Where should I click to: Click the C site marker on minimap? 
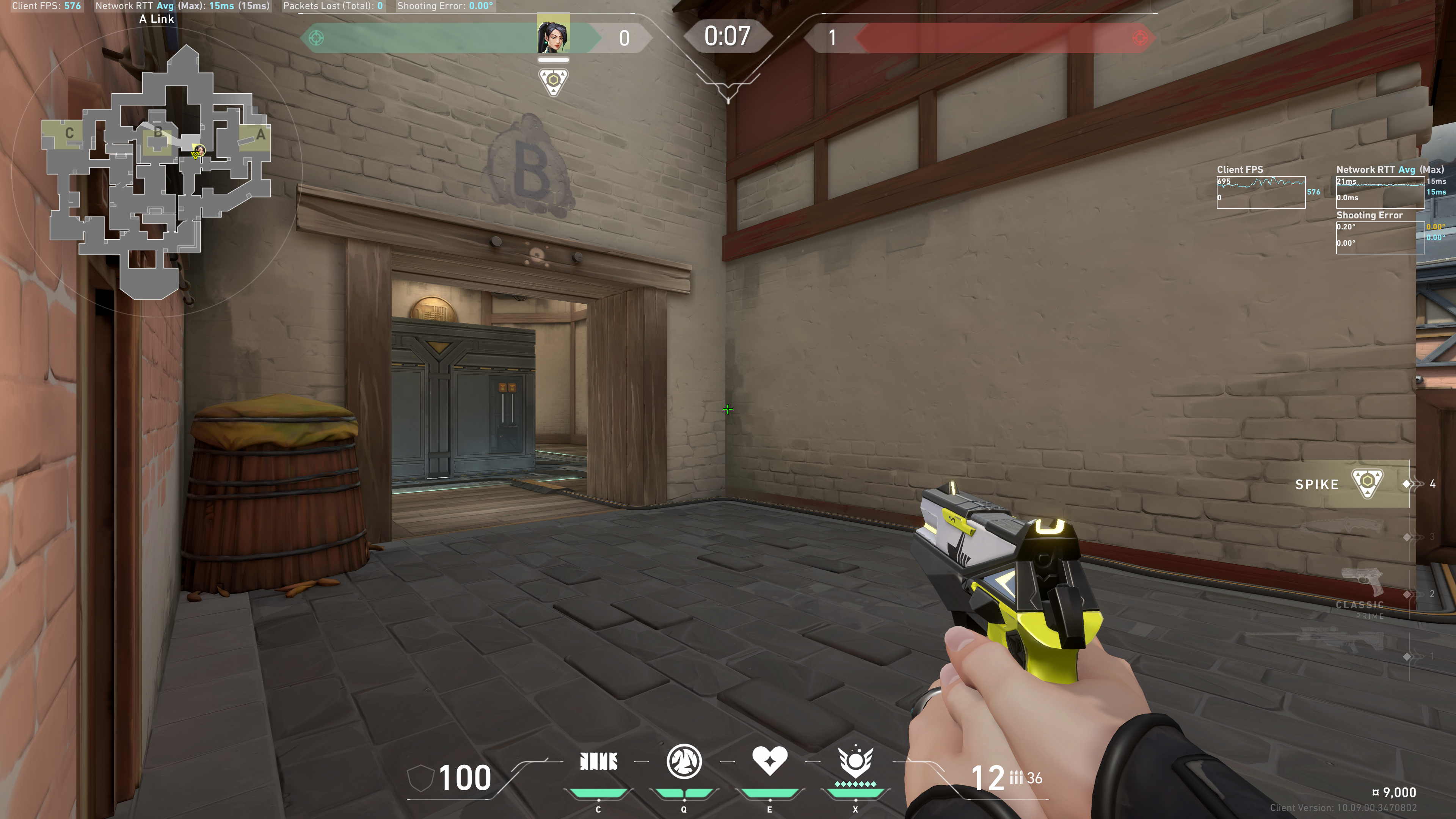click(69, 133)
